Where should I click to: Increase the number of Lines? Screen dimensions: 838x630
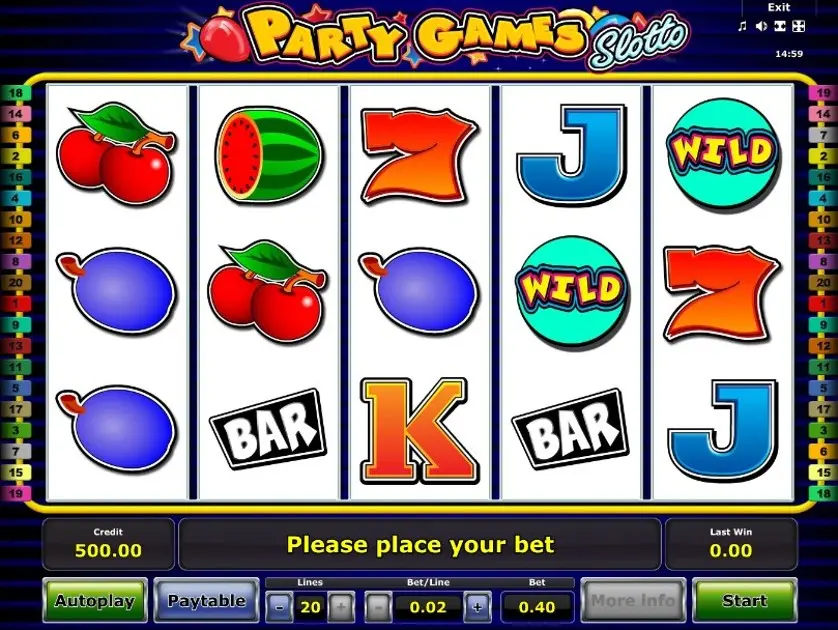click(x=341, y=606)
